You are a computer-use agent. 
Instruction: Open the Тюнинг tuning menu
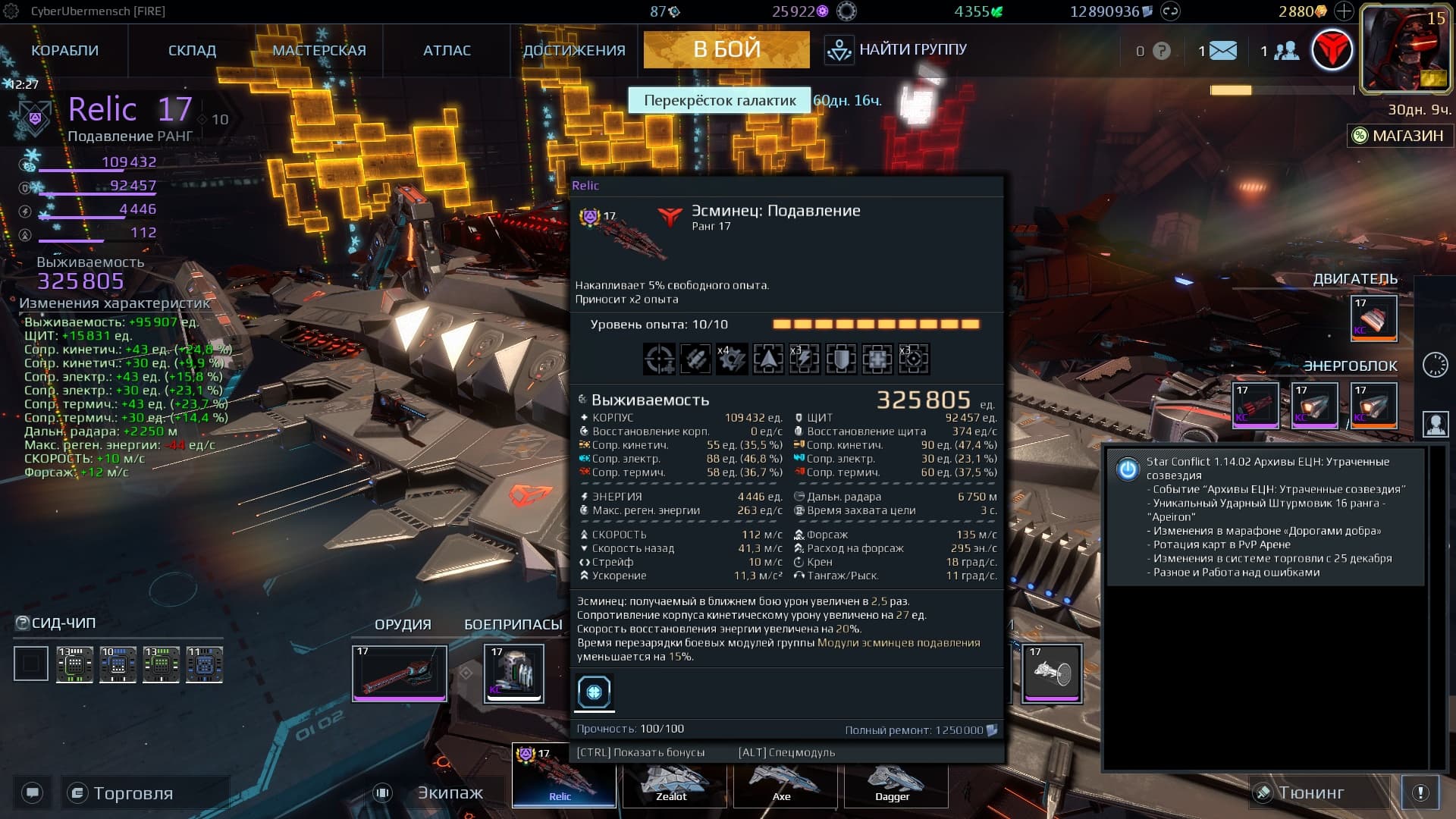[x=1310, y=792]
